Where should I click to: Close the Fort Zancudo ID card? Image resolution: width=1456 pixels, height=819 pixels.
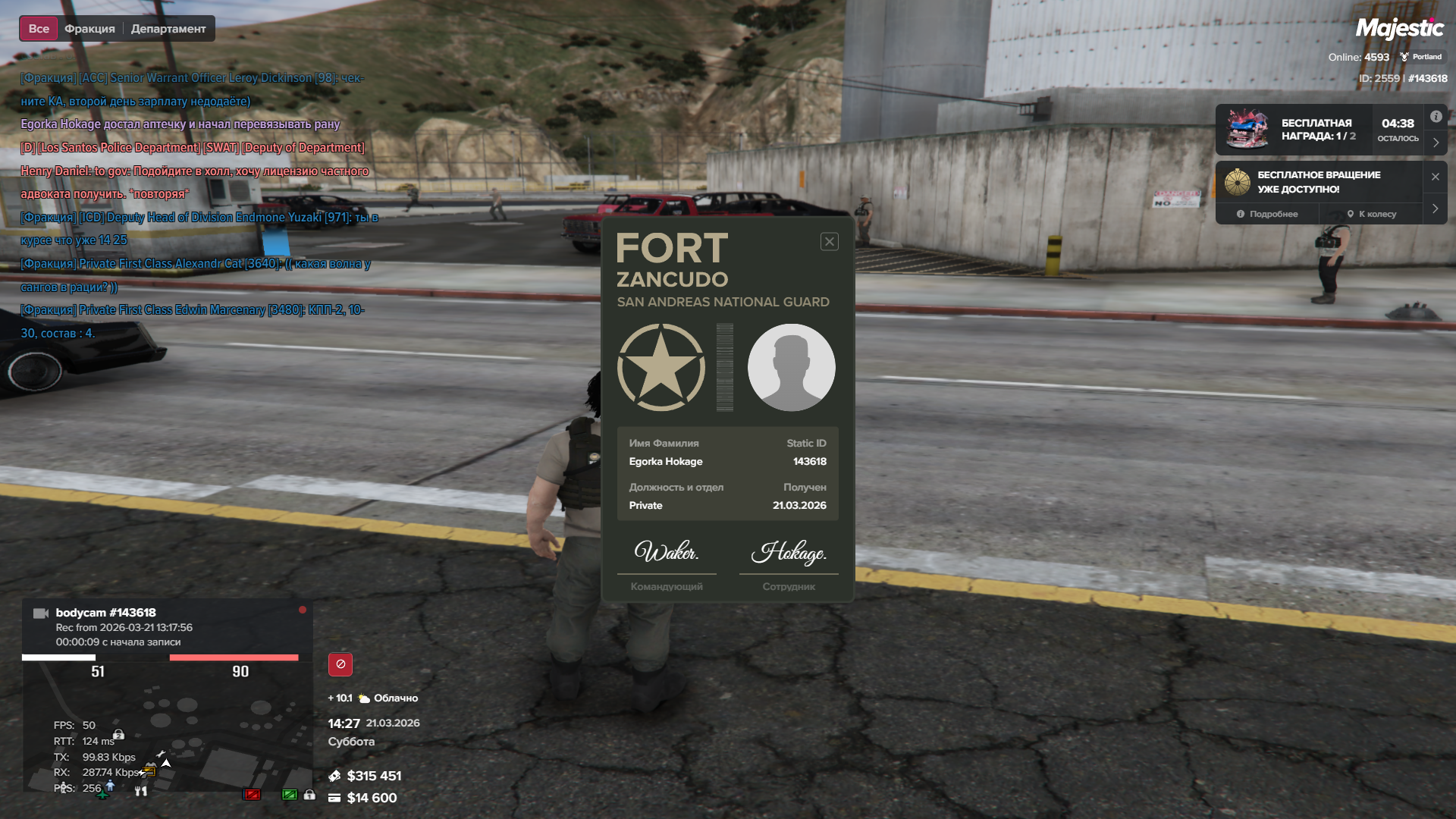[829, 242]
